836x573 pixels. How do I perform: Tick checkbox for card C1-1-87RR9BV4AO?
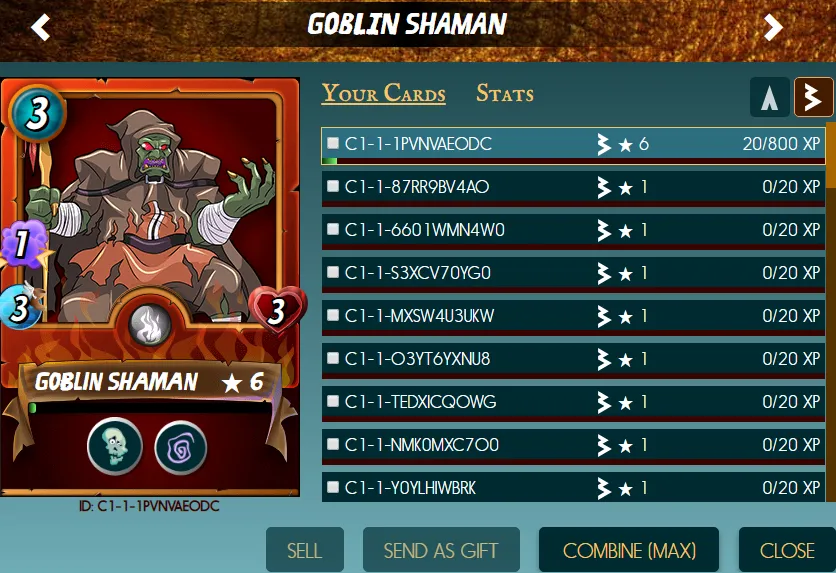[x=333, y=187]
